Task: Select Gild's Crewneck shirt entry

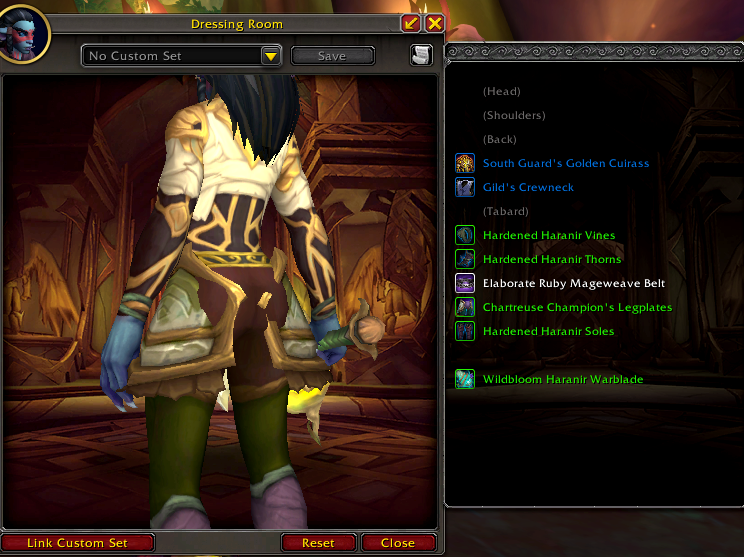Action: (528, 187)
